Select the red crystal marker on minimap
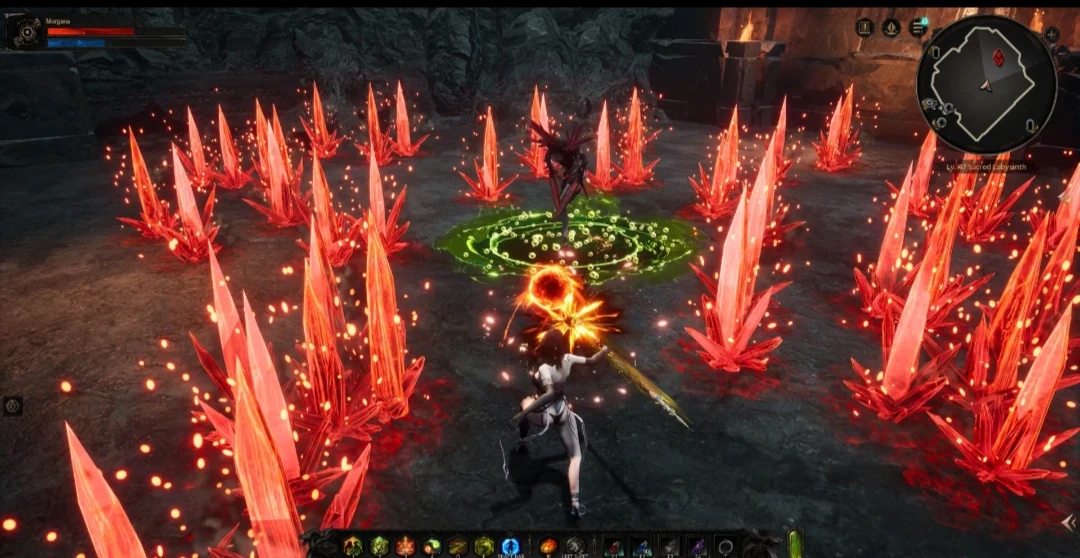 click(998, 58)
